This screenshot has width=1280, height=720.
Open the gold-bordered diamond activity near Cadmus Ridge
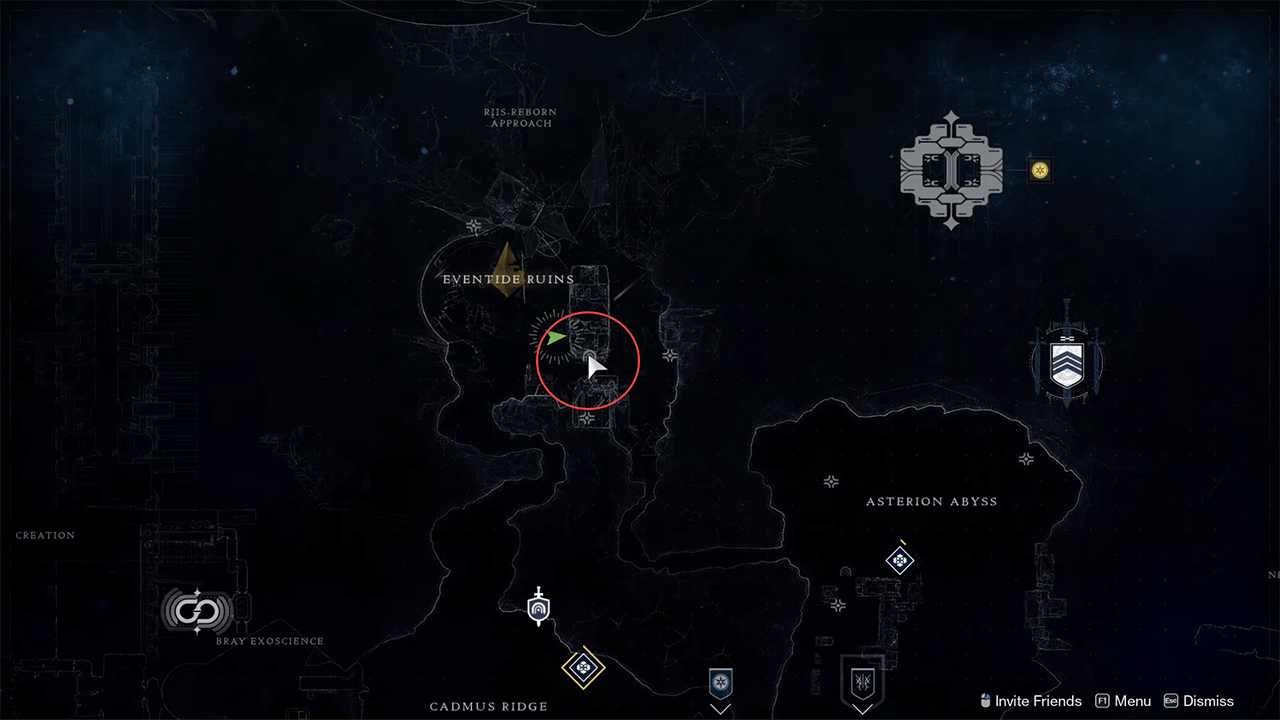click(584, 669)
